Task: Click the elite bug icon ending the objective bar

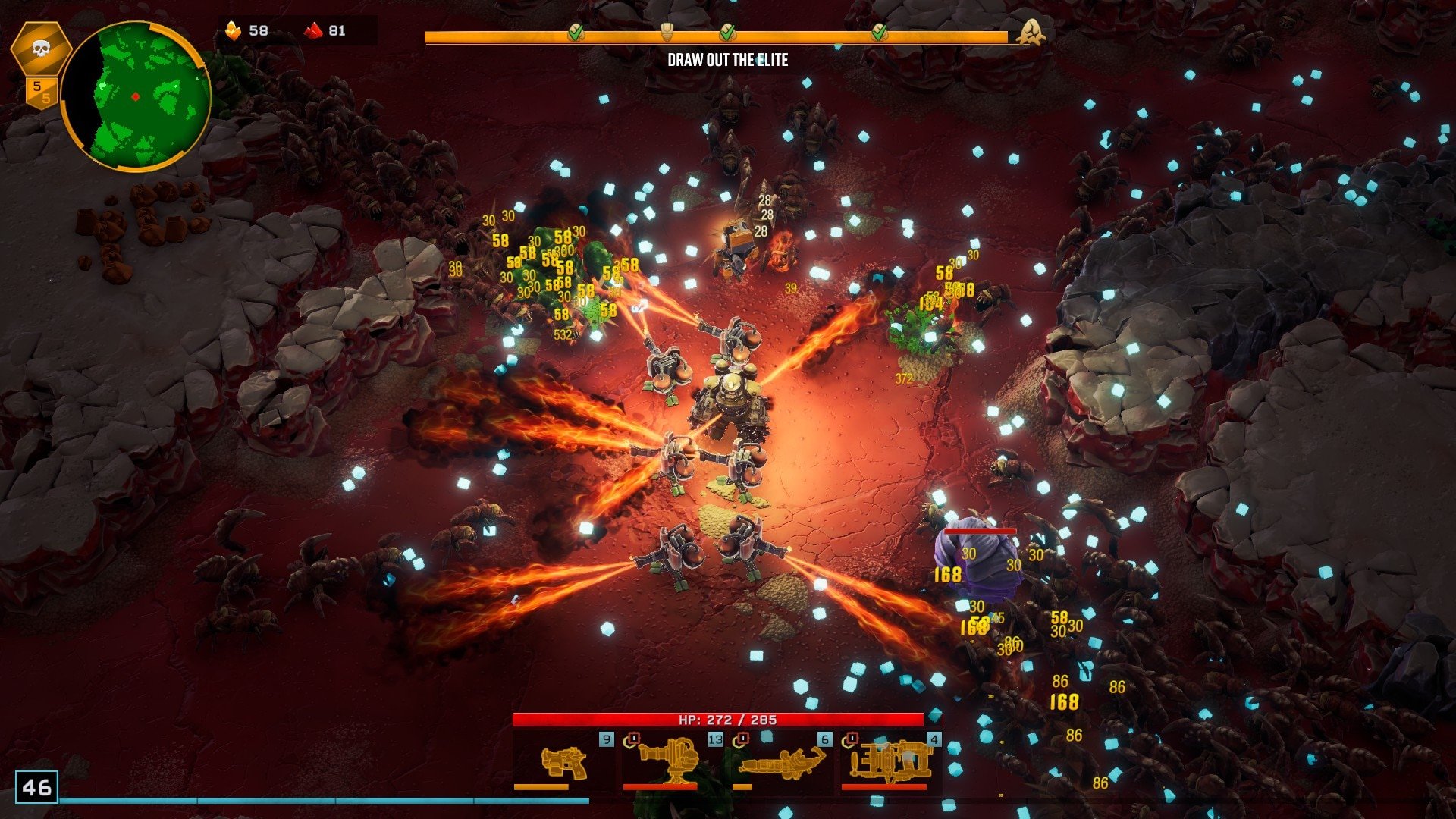Action: (1031, 33)
